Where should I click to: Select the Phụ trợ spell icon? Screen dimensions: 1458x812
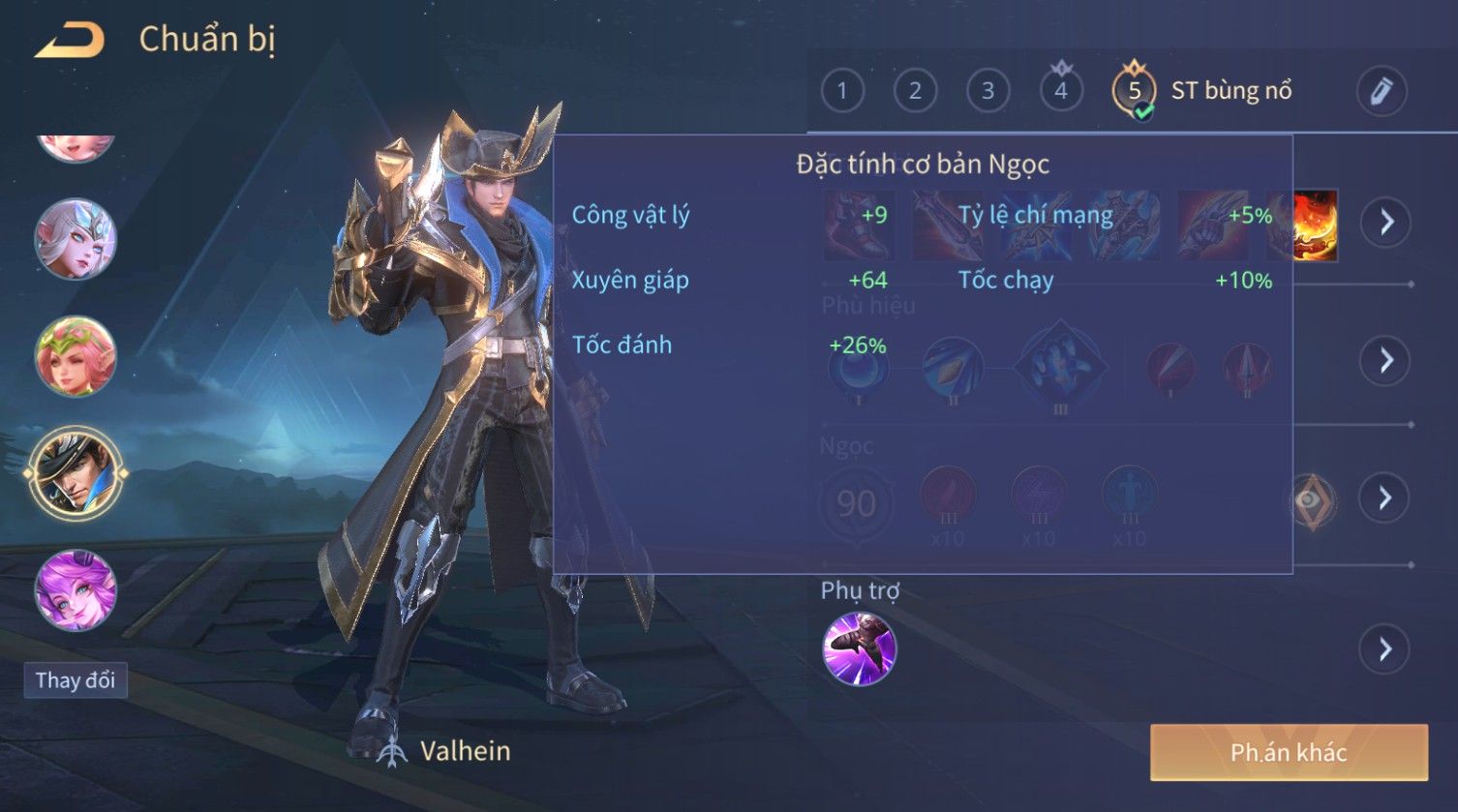[x=859, y=648]
